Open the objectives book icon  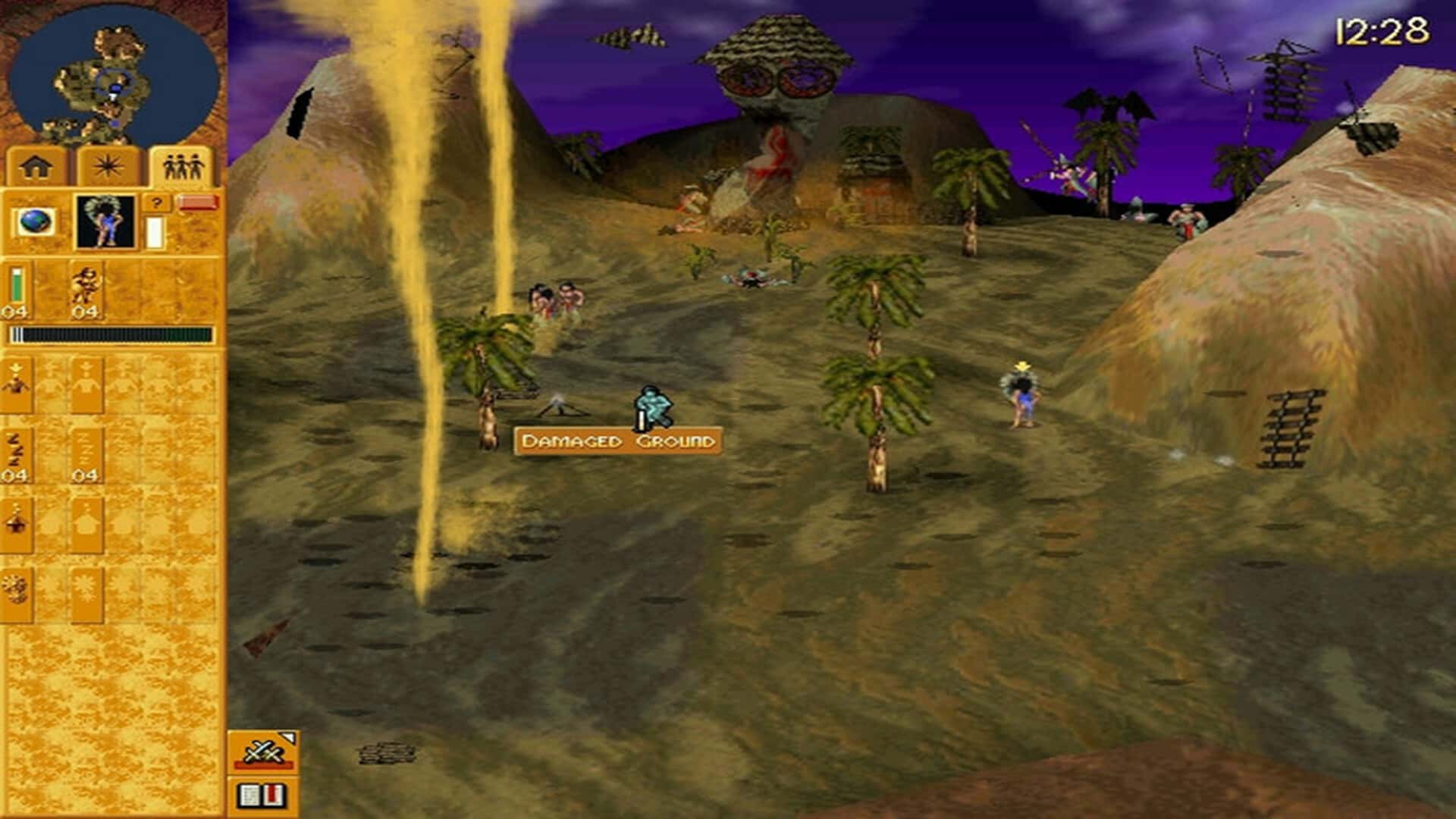pos(260,796)
